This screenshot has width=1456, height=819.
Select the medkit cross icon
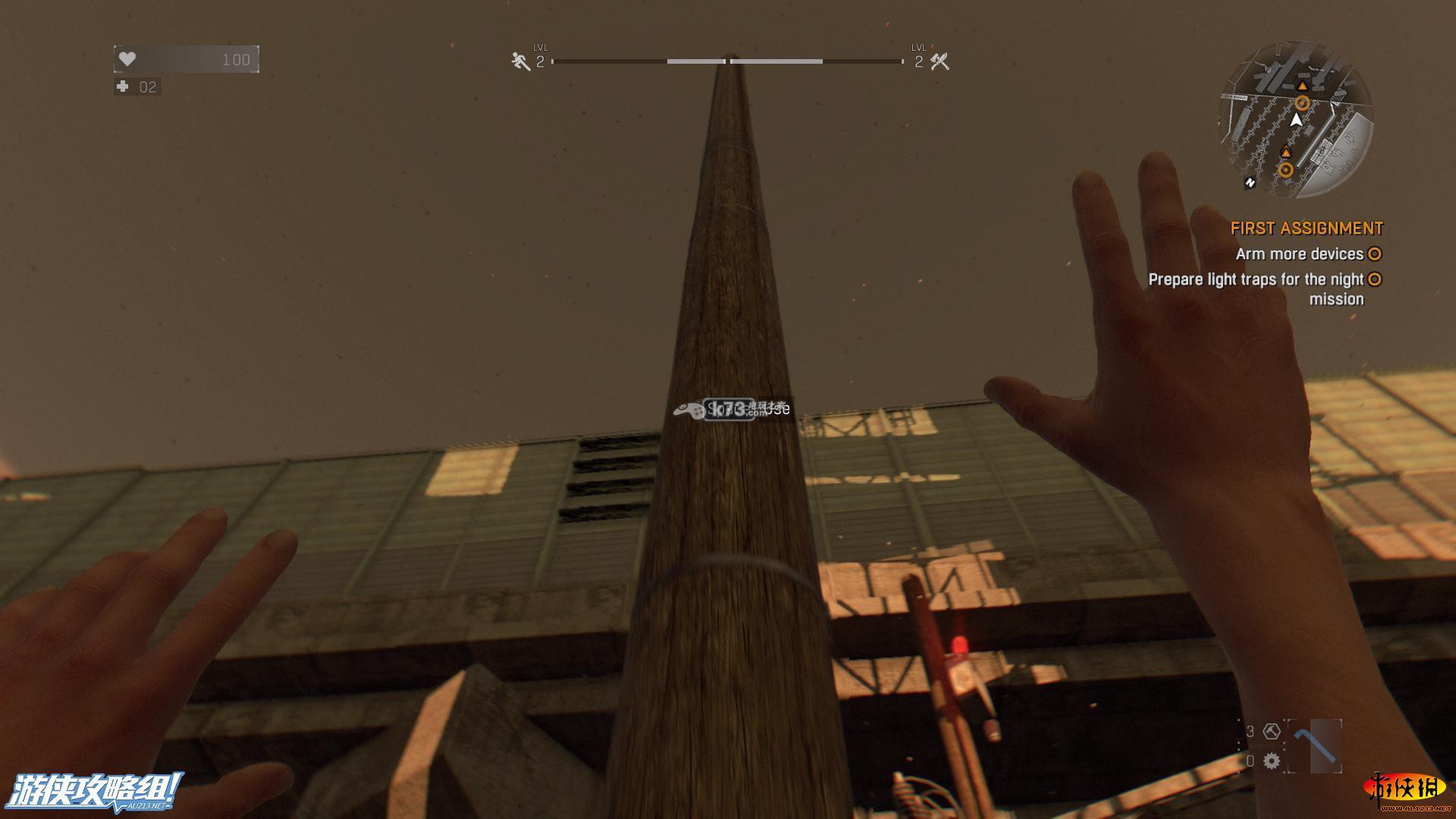pyautogui.click(x=123, y=86)
